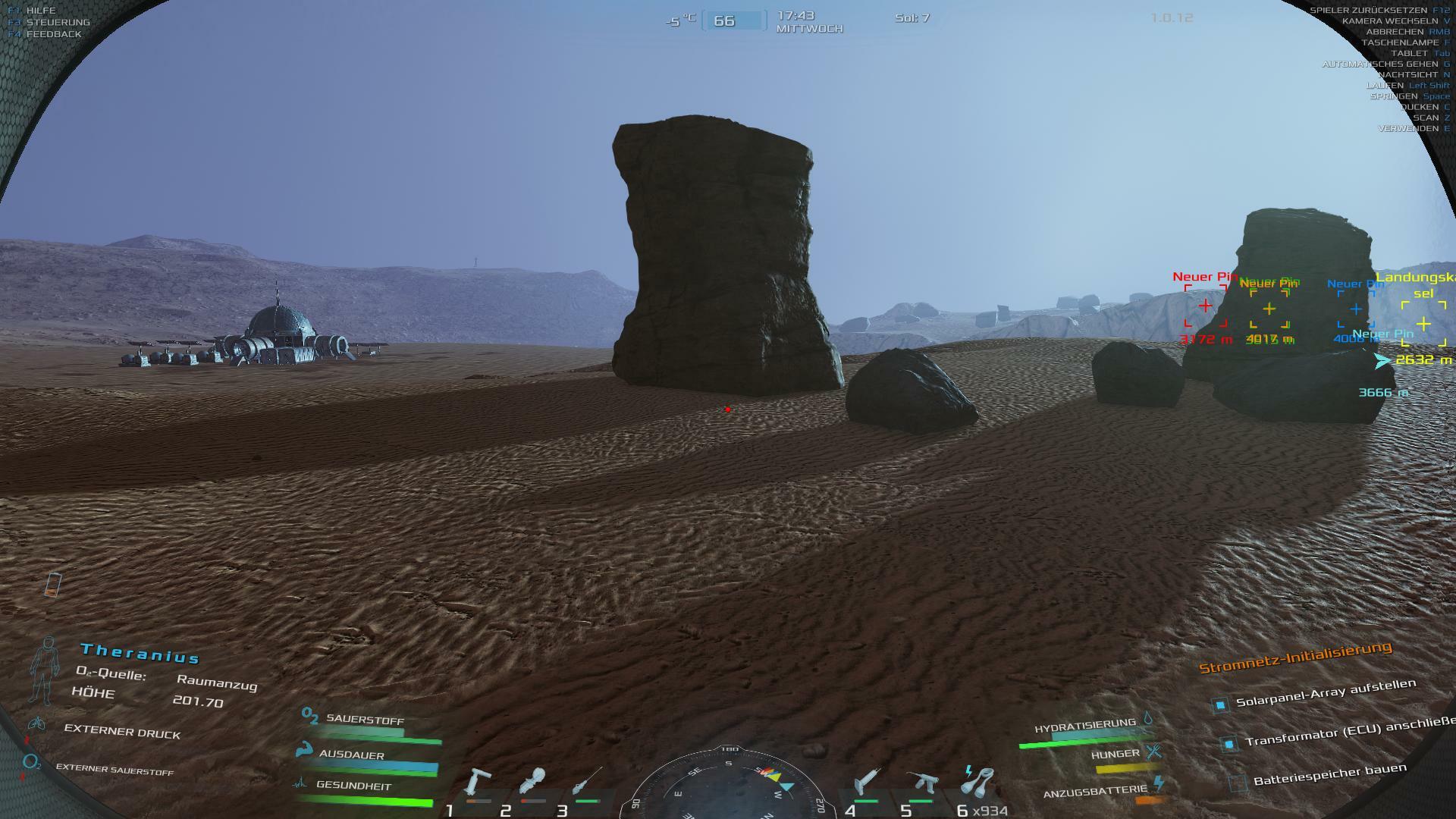1456x819 pixels.
Task: Toggle the Transformator (ECU) objective checkbox
Action: (x=1228, y=745)
